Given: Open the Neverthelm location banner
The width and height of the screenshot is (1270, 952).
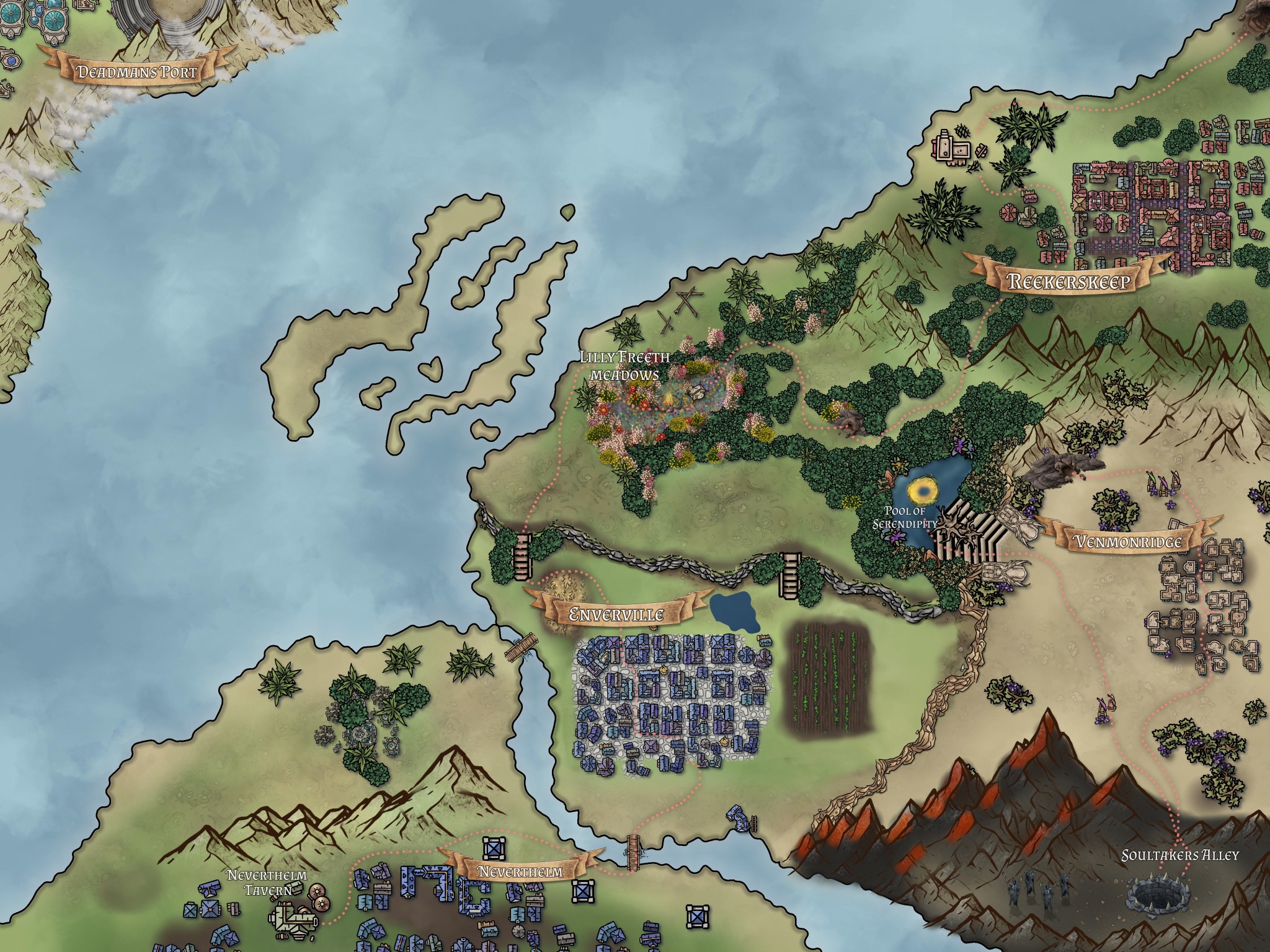Looking at the screenshot, I should [520, 871].
